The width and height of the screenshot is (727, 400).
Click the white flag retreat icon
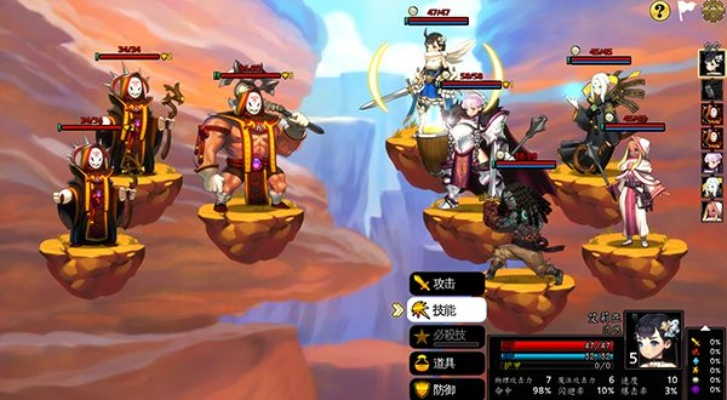coord(686,10)
